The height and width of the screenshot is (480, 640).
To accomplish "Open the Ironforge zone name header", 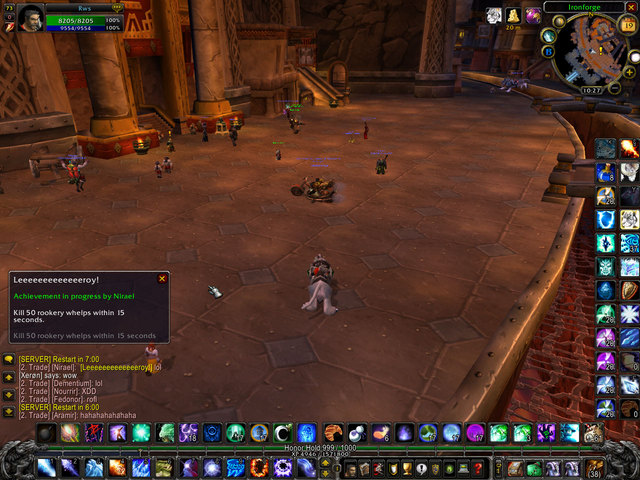I will point(585,6).
